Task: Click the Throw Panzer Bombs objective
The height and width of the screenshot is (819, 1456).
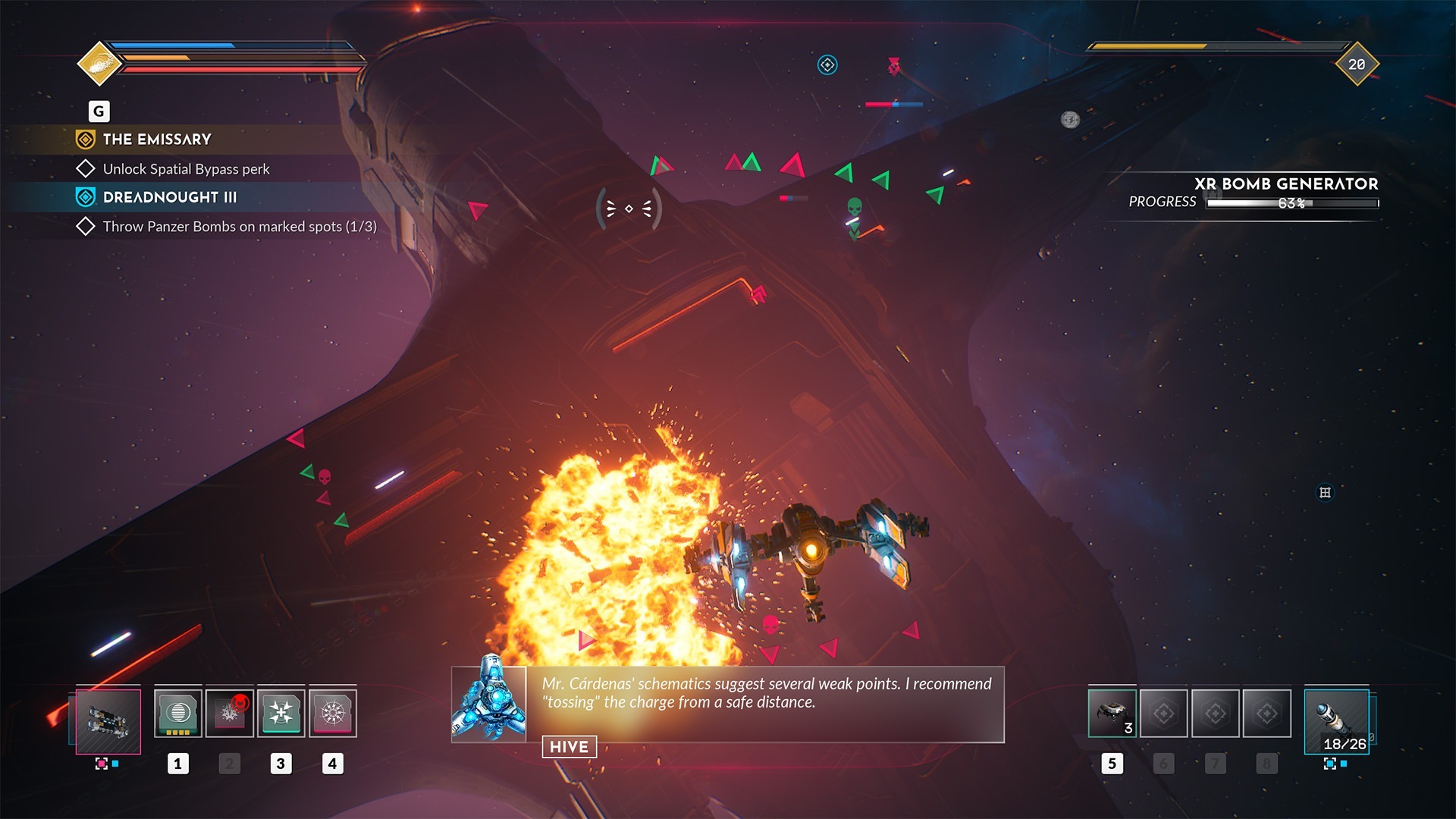Action: [x=239, y=227]
